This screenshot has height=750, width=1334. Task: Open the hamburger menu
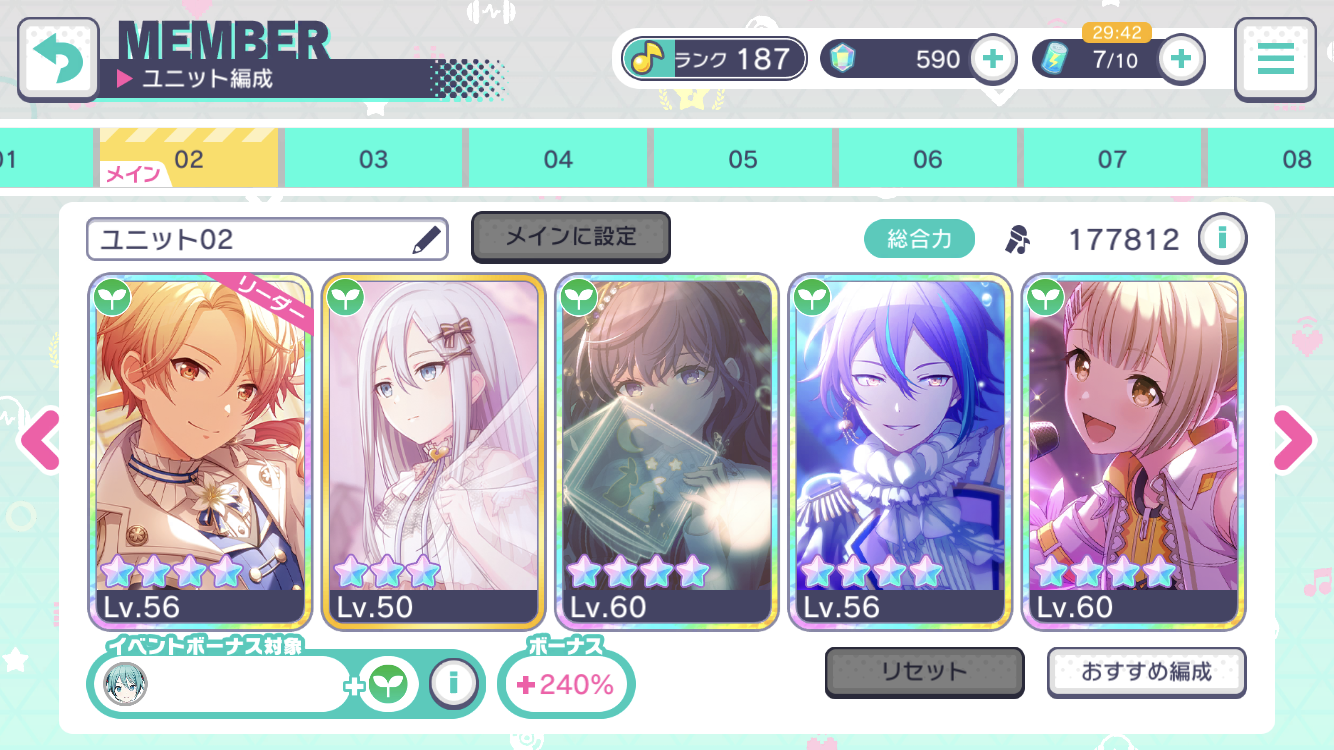[1275, 59]
